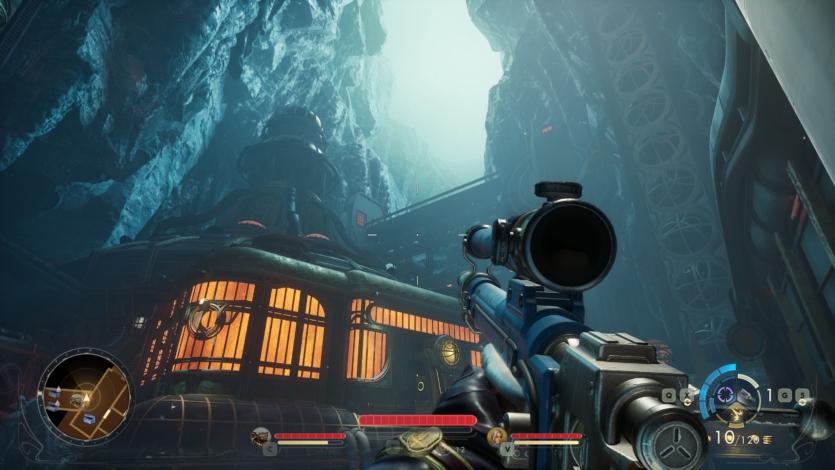Select the white-haired companion portrait
The height and width of the screenshot is (470, 835).
click(496, 435)
